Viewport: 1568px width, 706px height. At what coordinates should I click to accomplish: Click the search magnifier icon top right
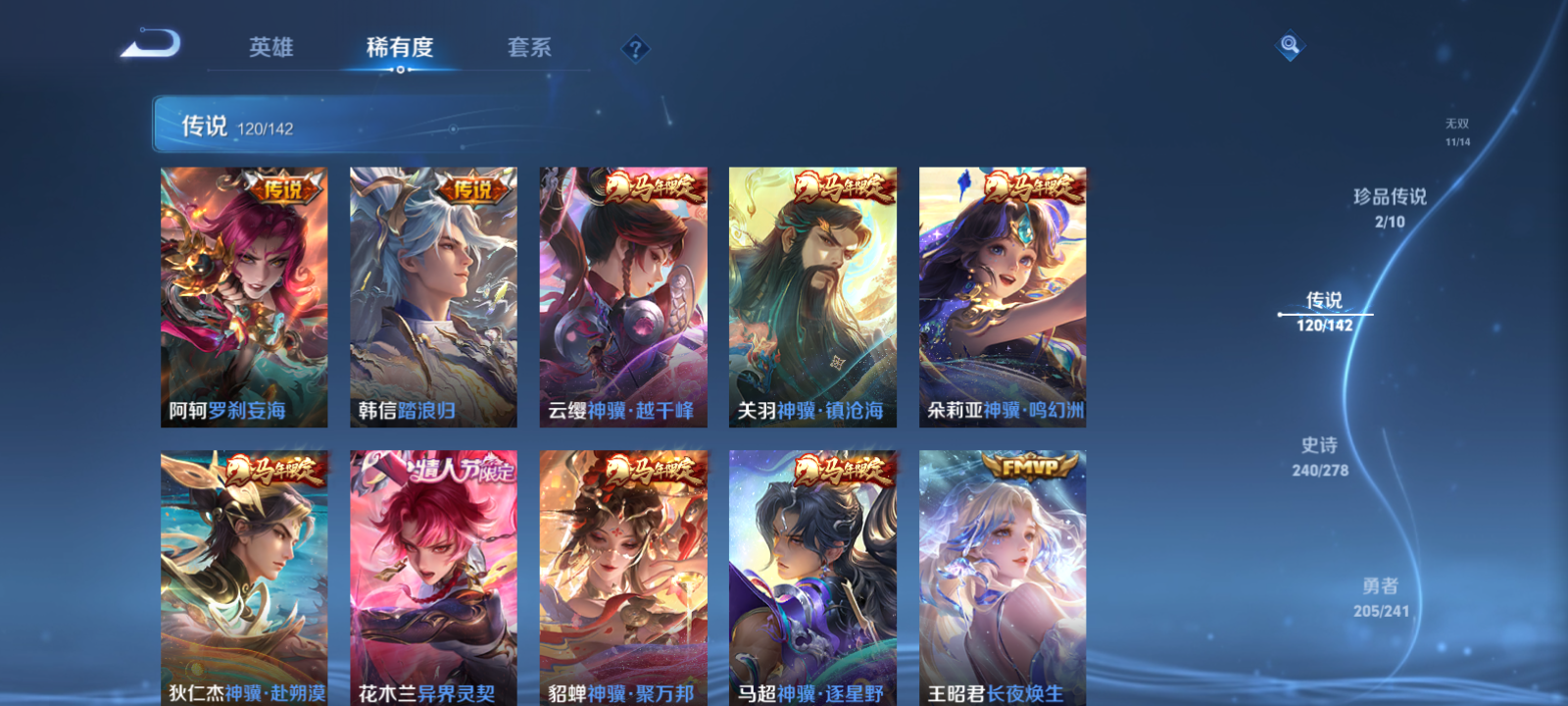[x=1292, y=43]
